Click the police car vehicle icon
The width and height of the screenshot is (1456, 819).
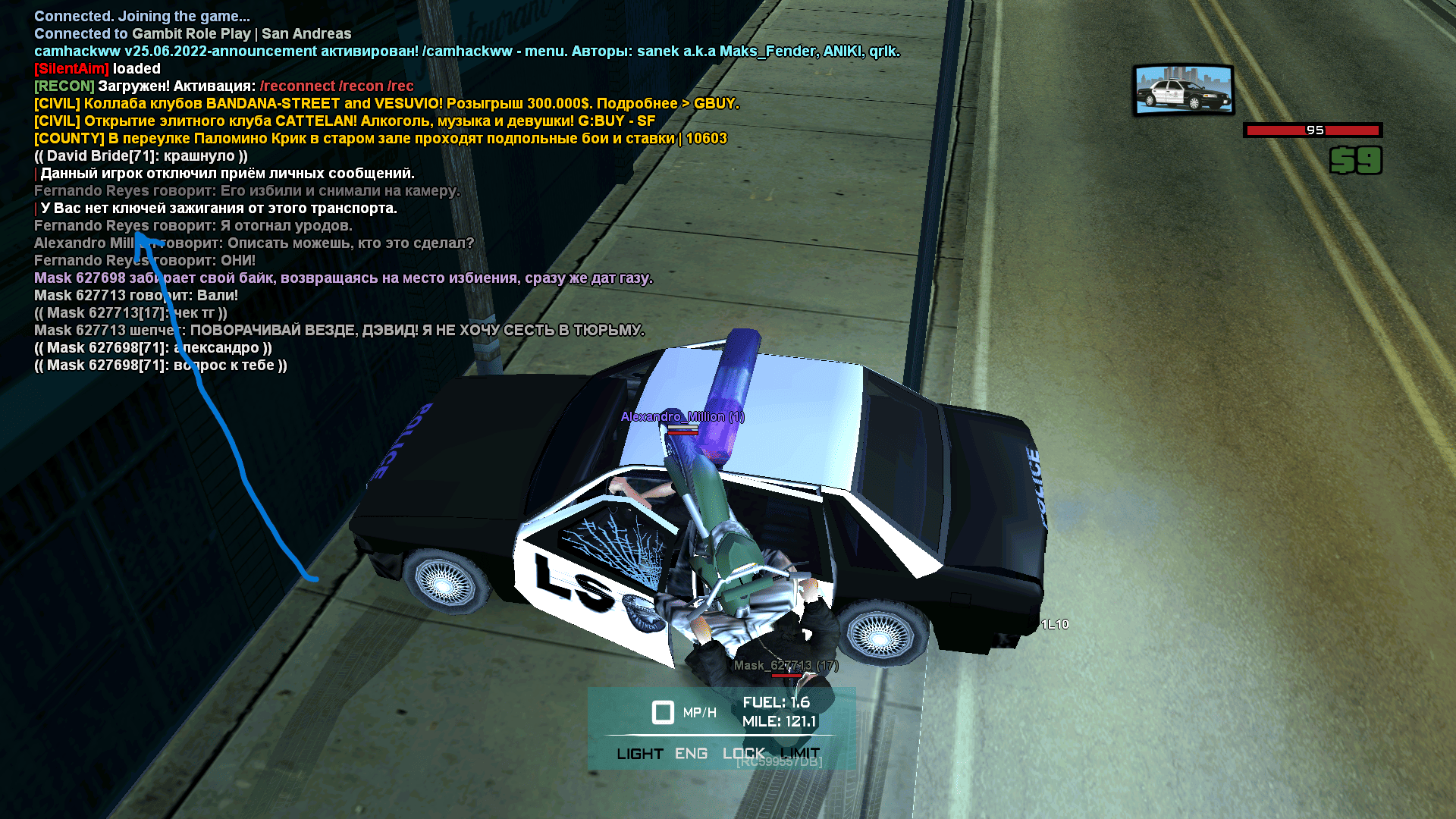[1183, 89]
